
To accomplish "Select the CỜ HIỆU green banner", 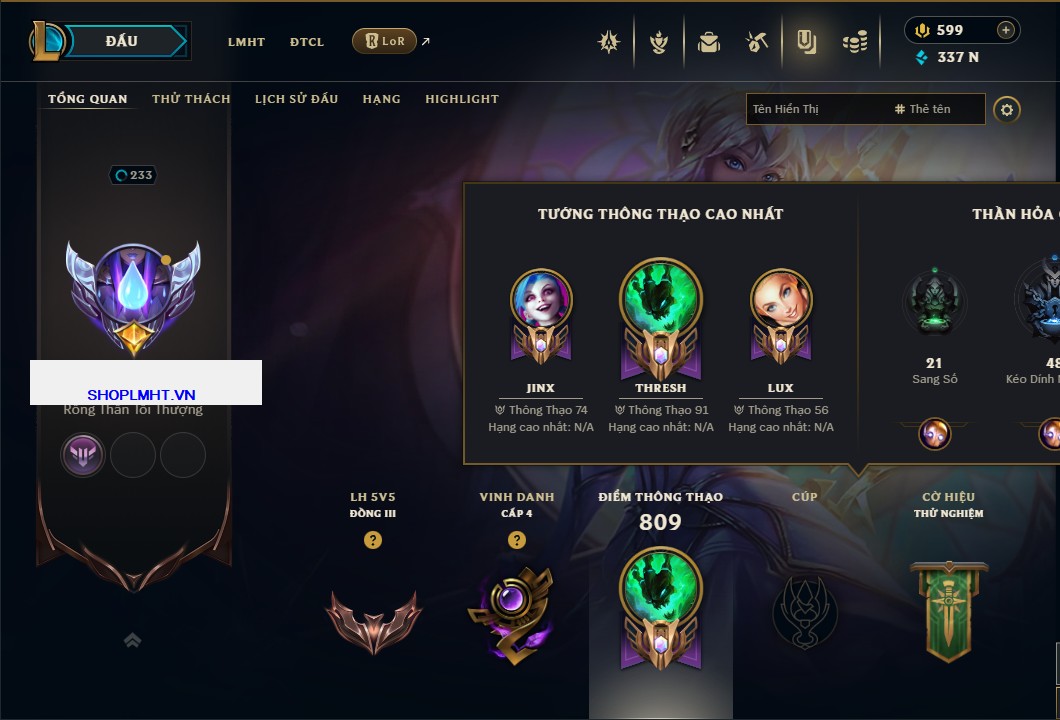I will (x=948, y=610).
